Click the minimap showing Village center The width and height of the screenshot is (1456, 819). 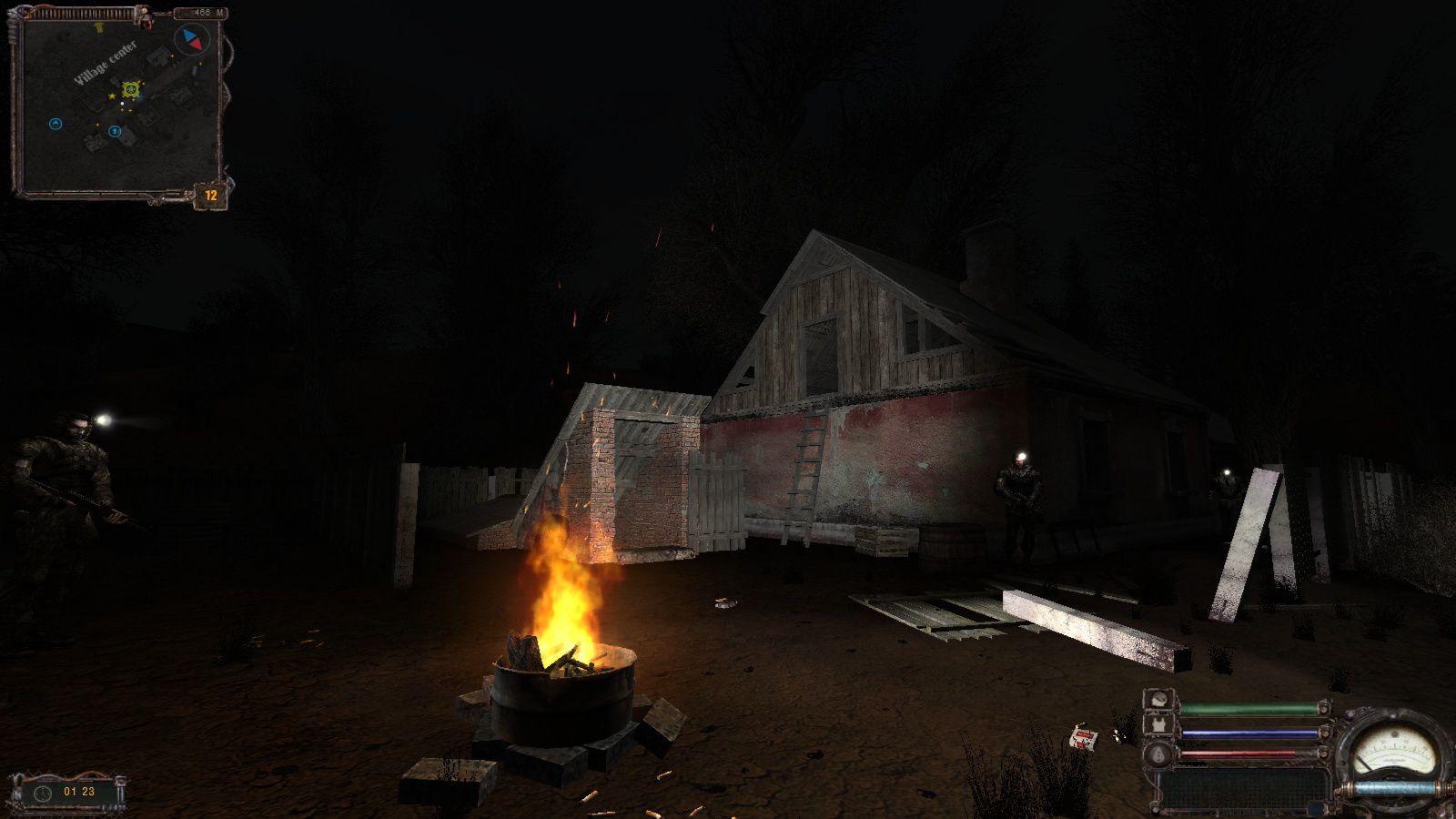pyautogui.click(x=118, y=105)
